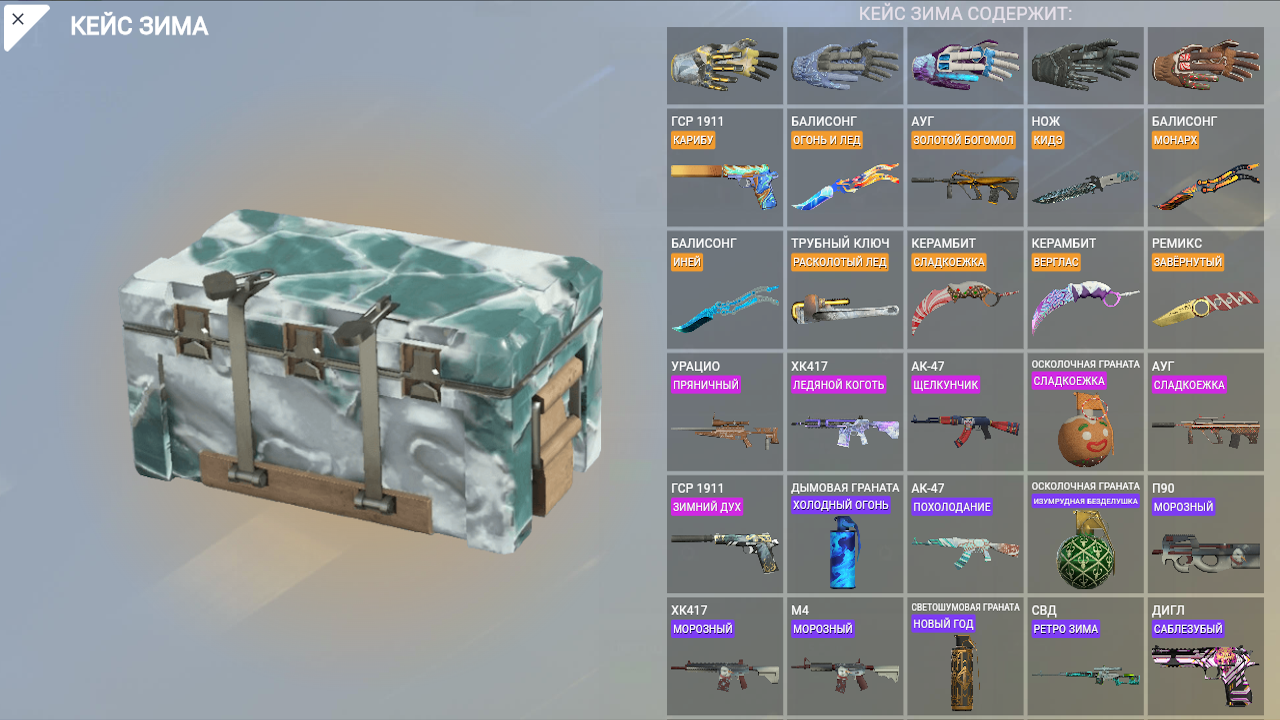1280x720 pixels.
Task: Open the Uratio Gingerbread rifle skin
Action: (724, 411)
